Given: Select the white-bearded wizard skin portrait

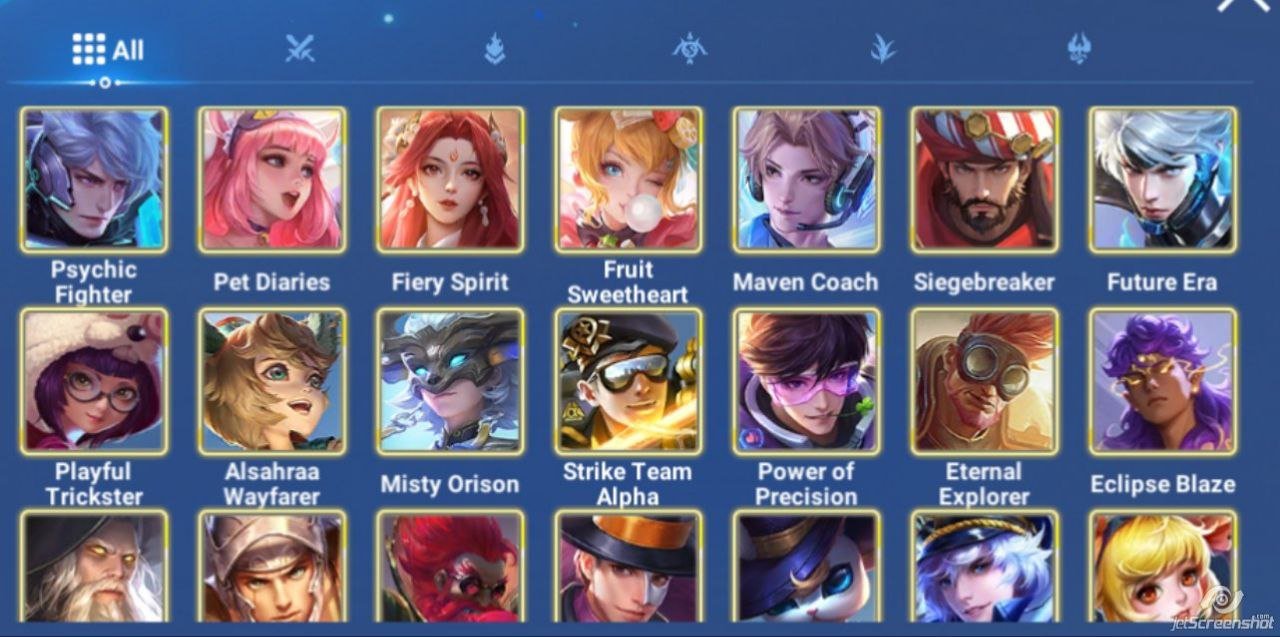Looking at the screenshot, I should [x=94, y=568].
